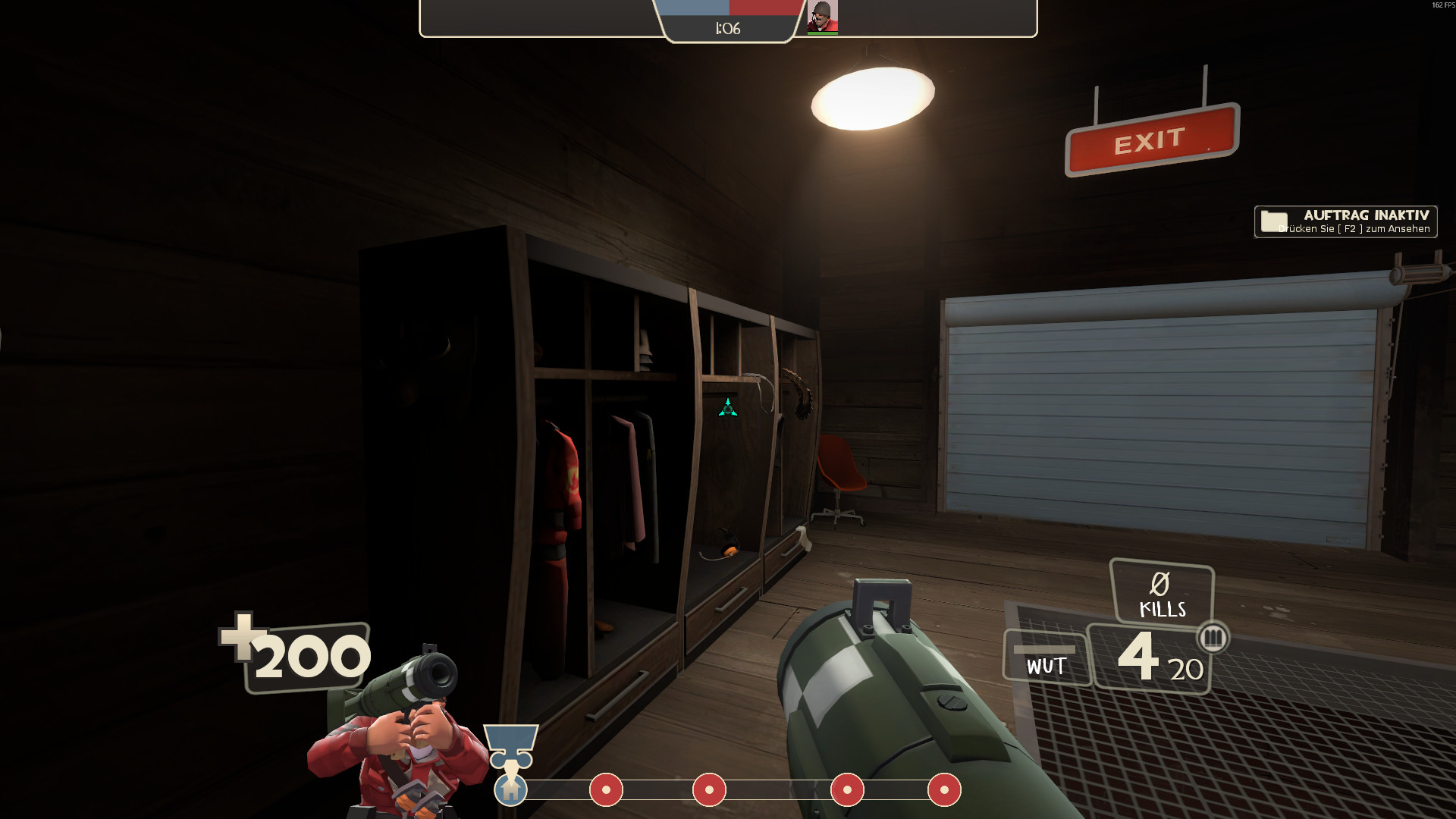Image resolution: width=1456 pixels, height=819 pixels.
Task: Click the enemy Soldier avatar next to the timer
Action: [x=823, y=17]
